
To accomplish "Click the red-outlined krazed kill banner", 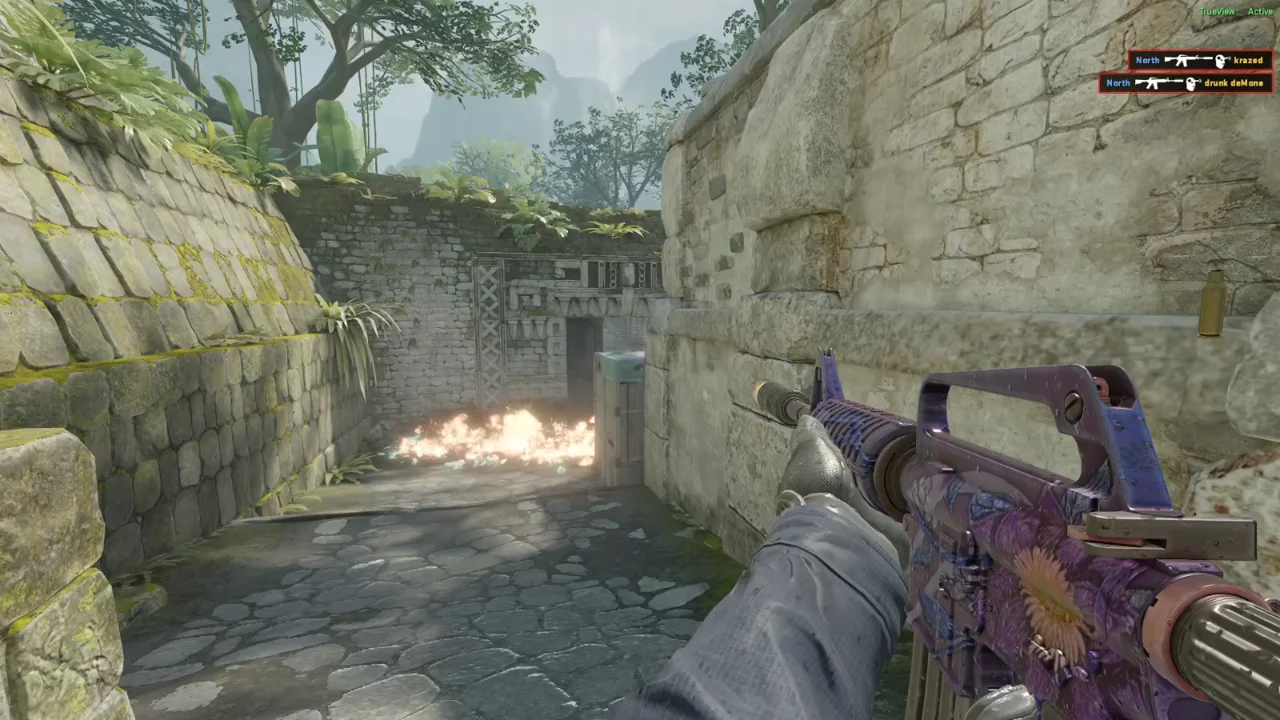I will (x=1200, y=60).
